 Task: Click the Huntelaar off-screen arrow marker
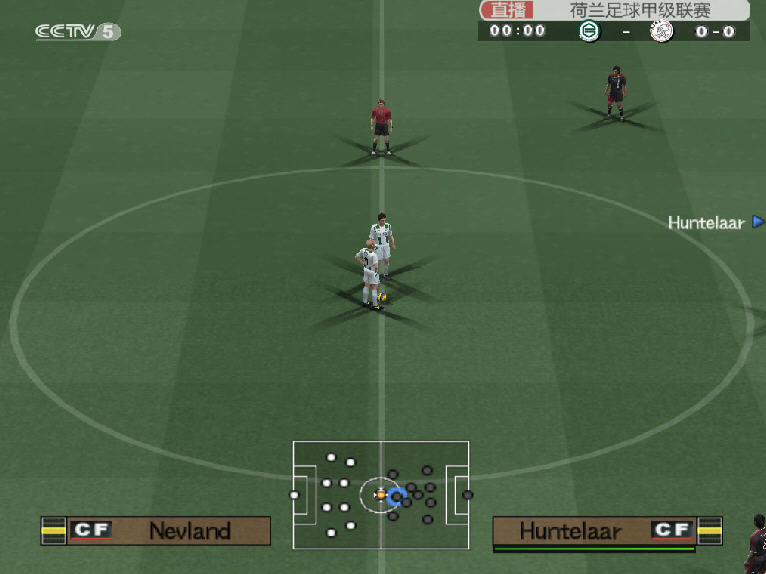[758, 222]
